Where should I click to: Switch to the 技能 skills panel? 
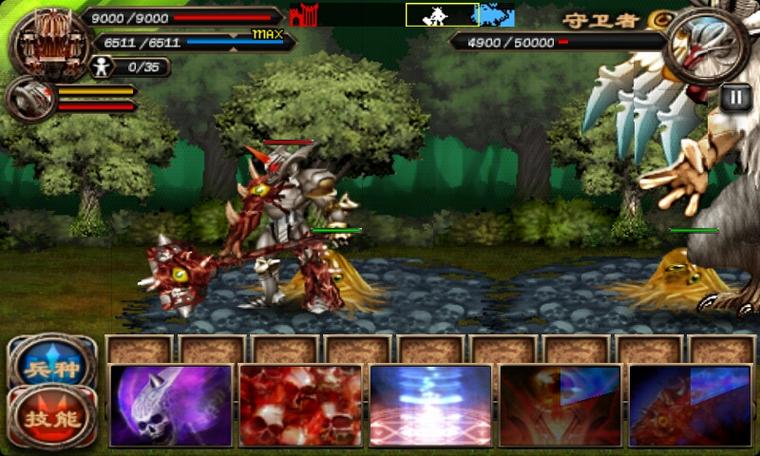[53, 415]
